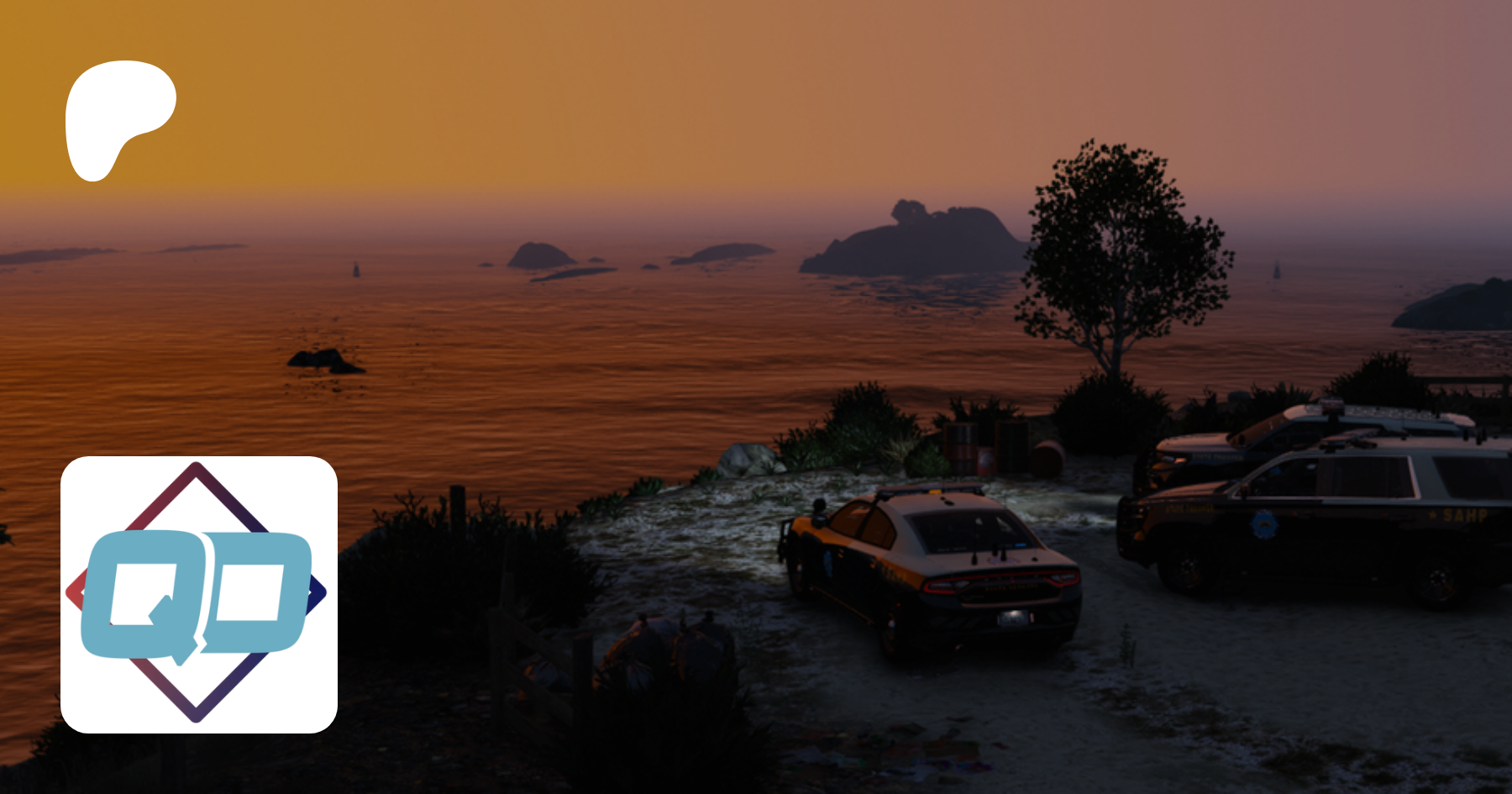The width and height of the screenshot is (1512, 794).
Task: Open the QD creator avatar
Action: point(199,594)
